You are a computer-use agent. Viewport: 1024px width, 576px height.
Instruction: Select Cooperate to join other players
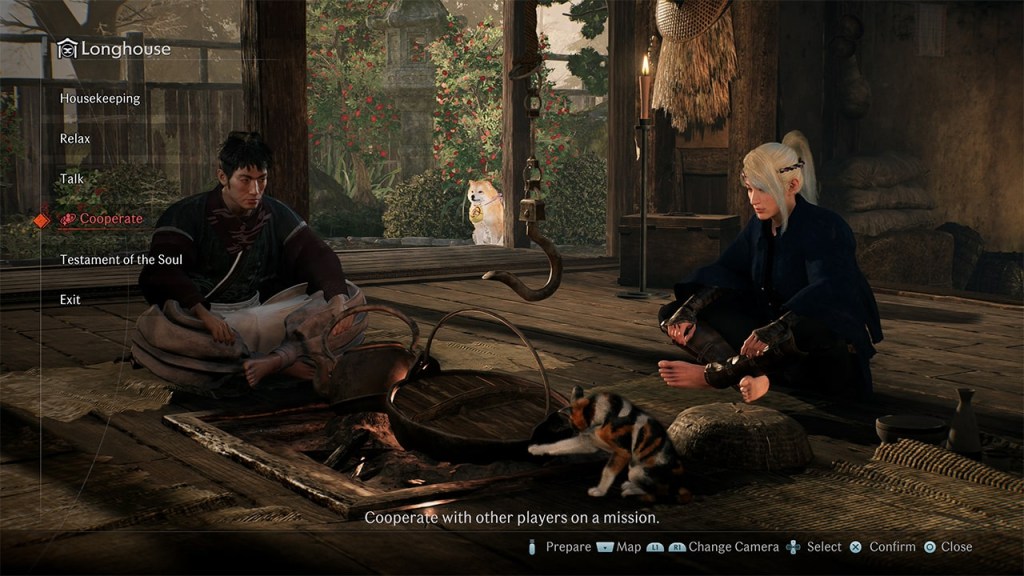point(110,219)
